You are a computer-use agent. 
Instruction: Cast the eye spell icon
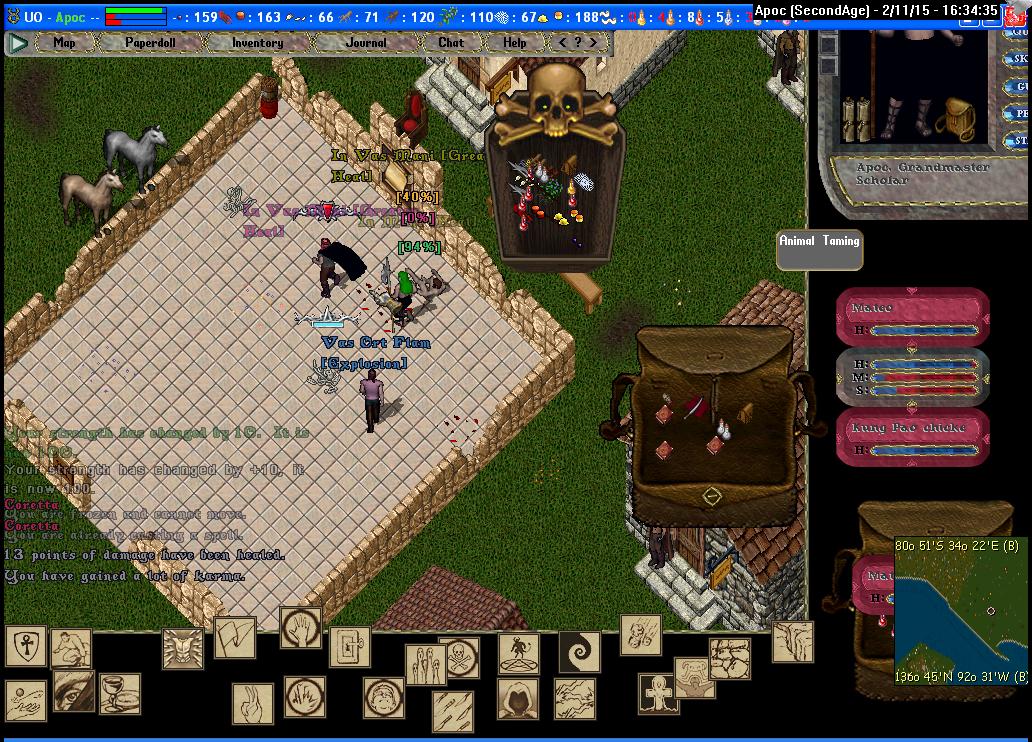tap(72, 691)
